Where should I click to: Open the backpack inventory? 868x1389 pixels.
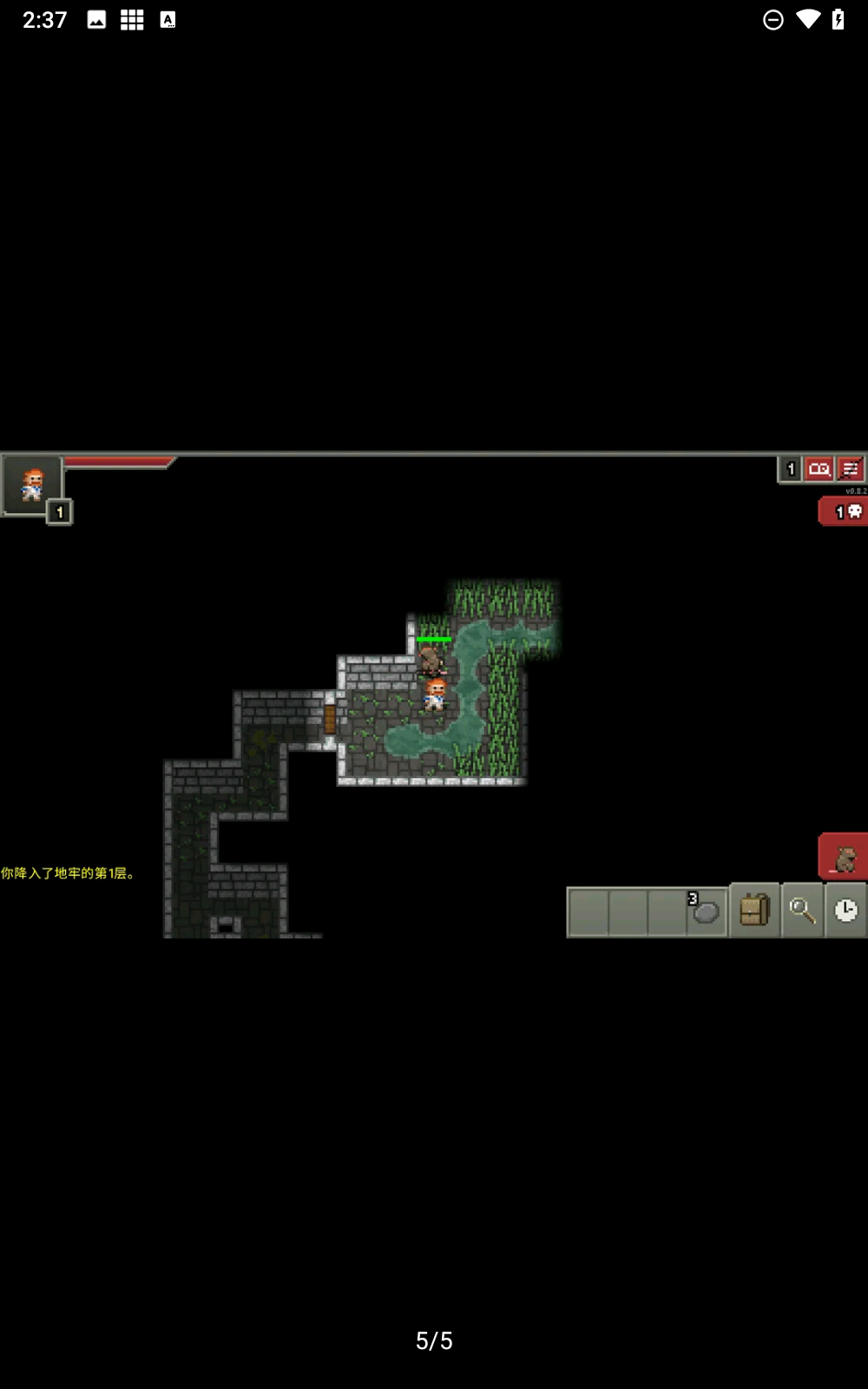754,911
